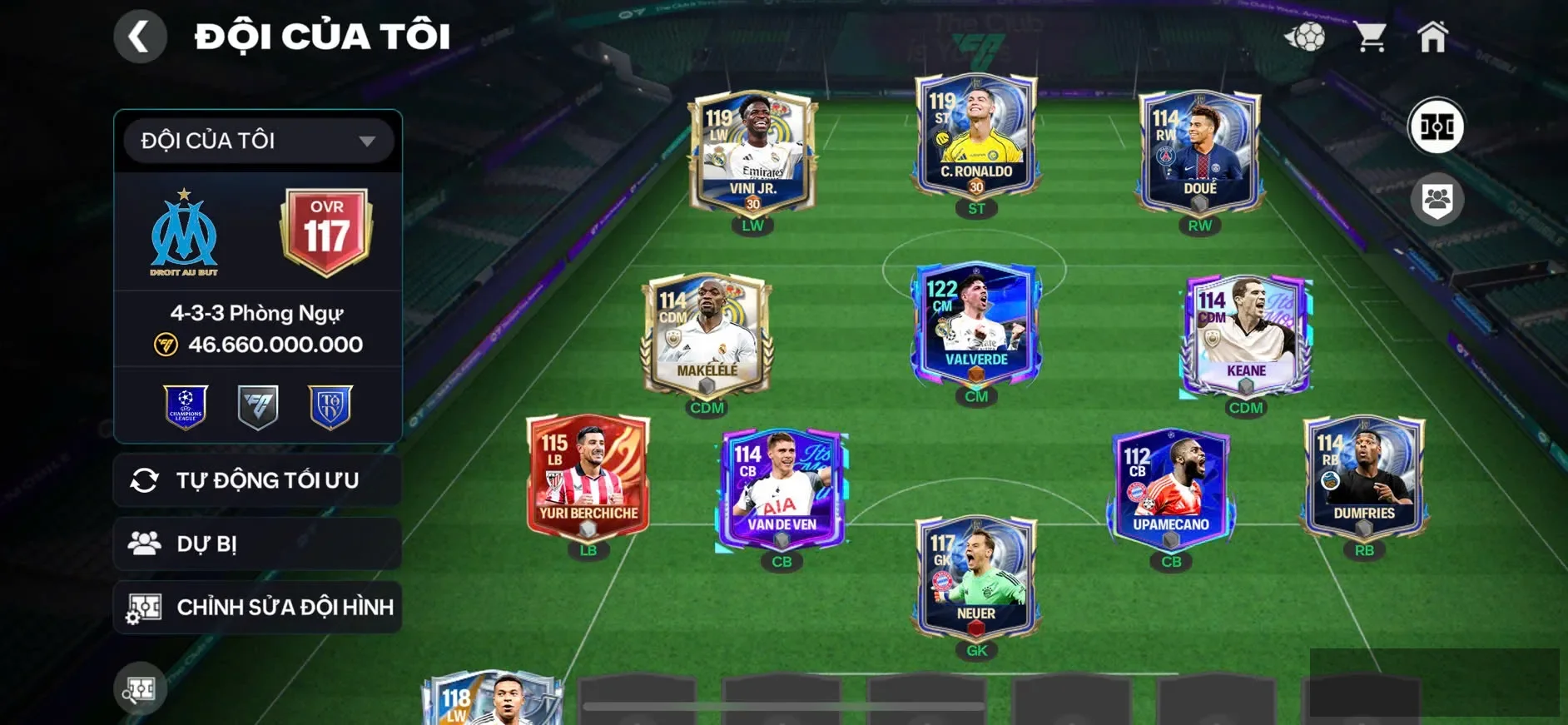The image size is (1568, 725).
Task: Open the shopping cart store
Action: (x=1369, y=37)
